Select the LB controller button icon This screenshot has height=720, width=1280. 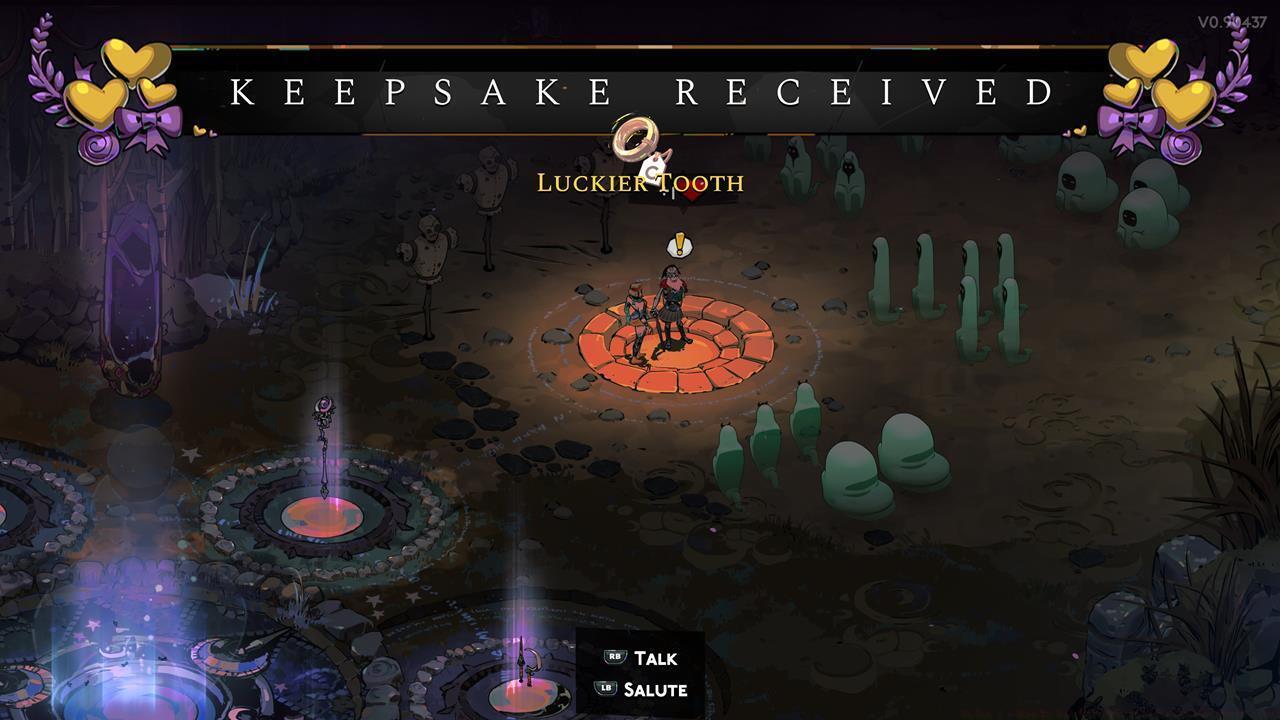604,690
